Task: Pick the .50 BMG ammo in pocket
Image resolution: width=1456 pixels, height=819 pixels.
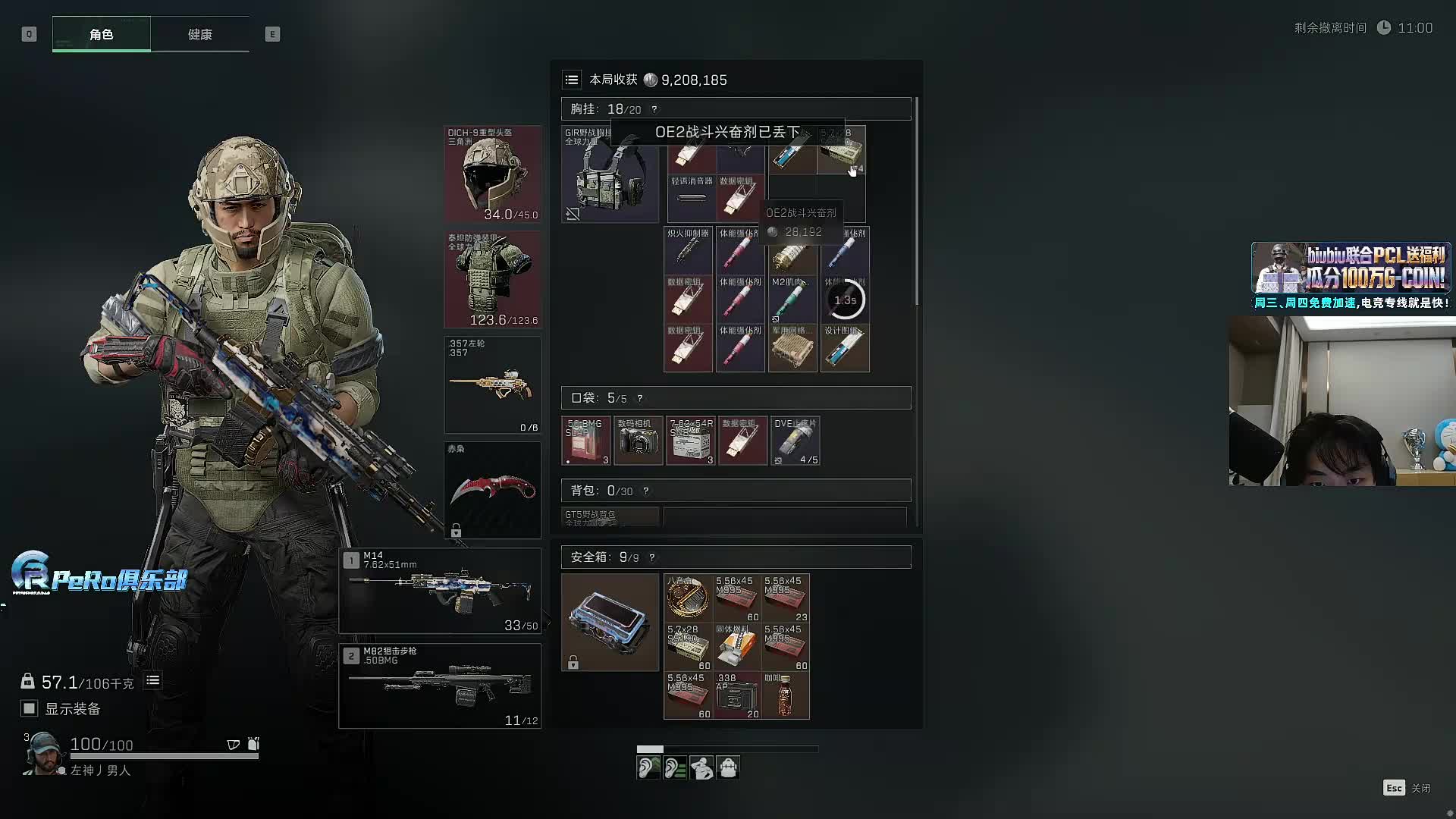Action: click(x=585, y=441)
